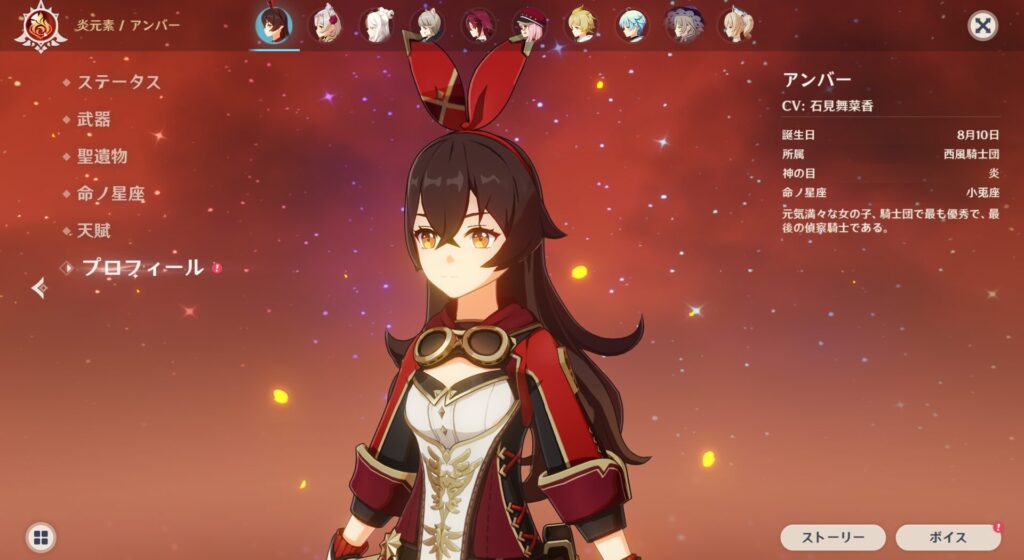Select the 武器 menu entry

coord(94,119)
